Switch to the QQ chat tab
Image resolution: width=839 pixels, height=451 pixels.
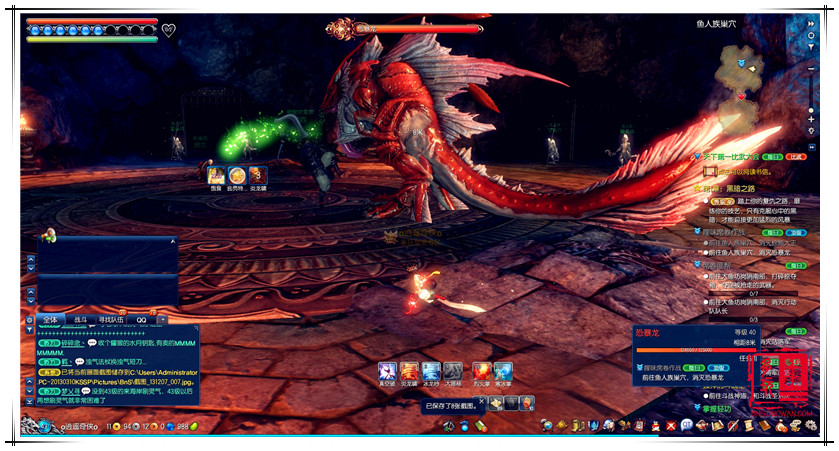click(x=142, y=320)
